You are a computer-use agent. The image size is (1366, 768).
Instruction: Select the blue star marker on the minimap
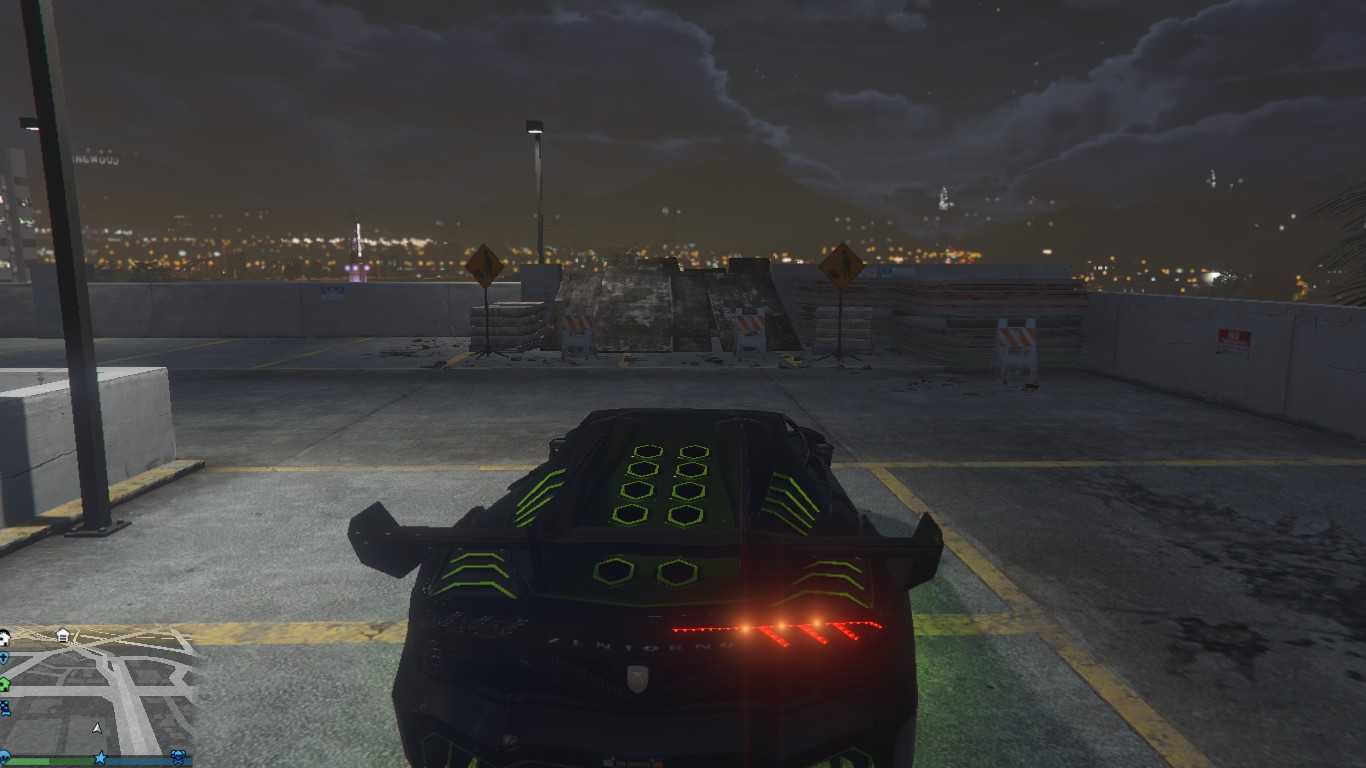tap(100, 758)
